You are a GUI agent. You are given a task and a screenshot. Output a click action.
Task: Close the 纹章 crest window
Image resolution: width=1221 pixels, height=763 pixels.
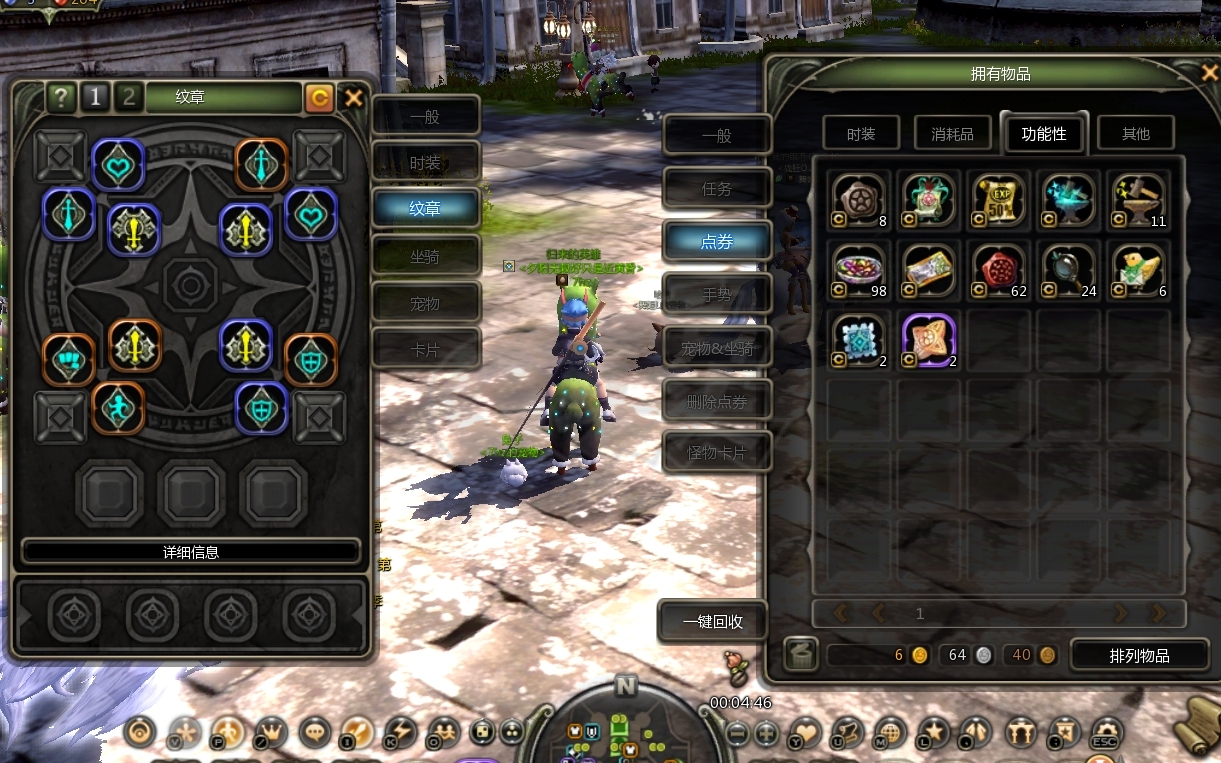click(x=353, y=98)
